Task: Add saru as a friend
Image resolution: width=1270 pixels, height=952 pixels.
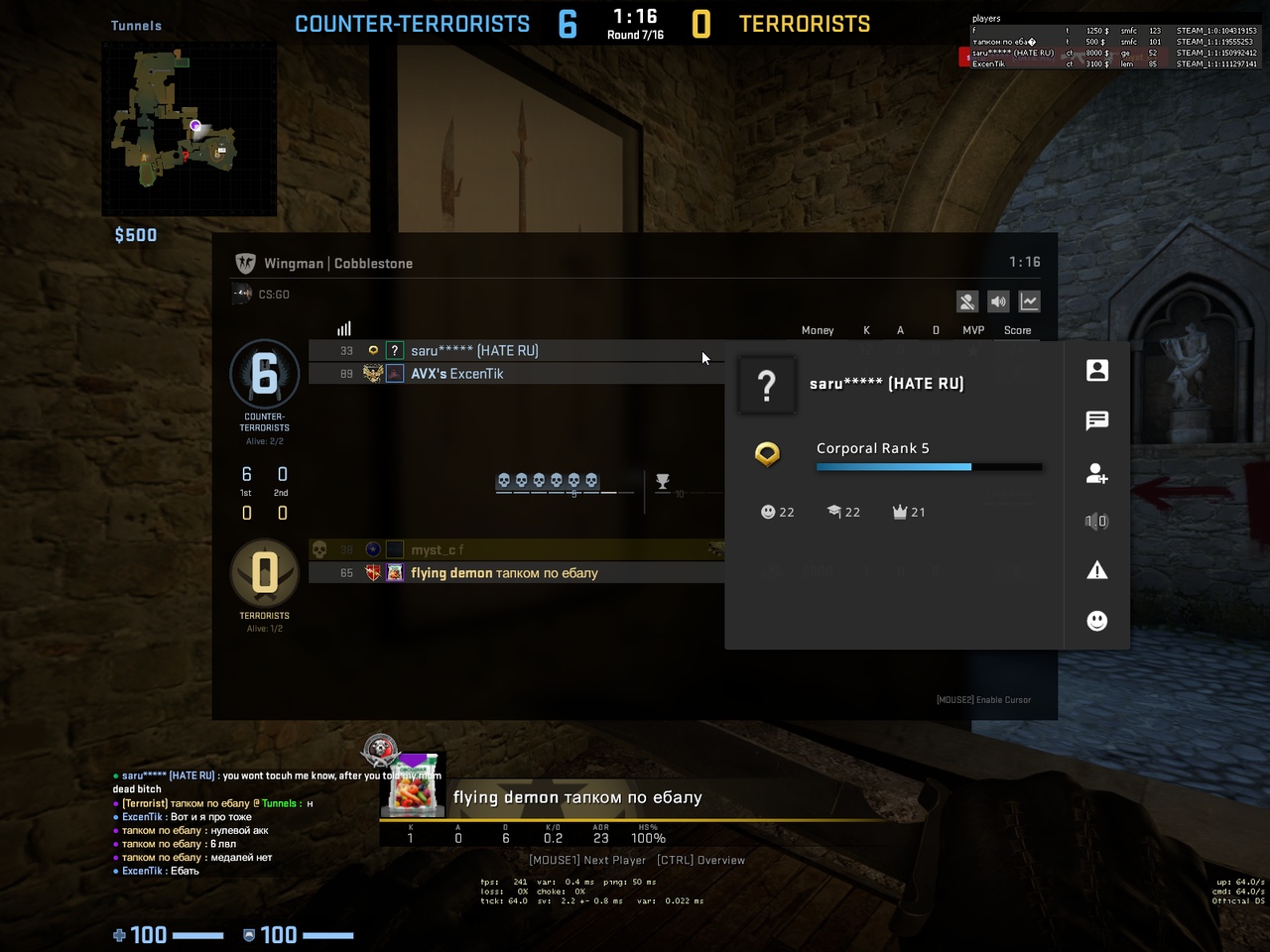Action: coord(1096,473)
